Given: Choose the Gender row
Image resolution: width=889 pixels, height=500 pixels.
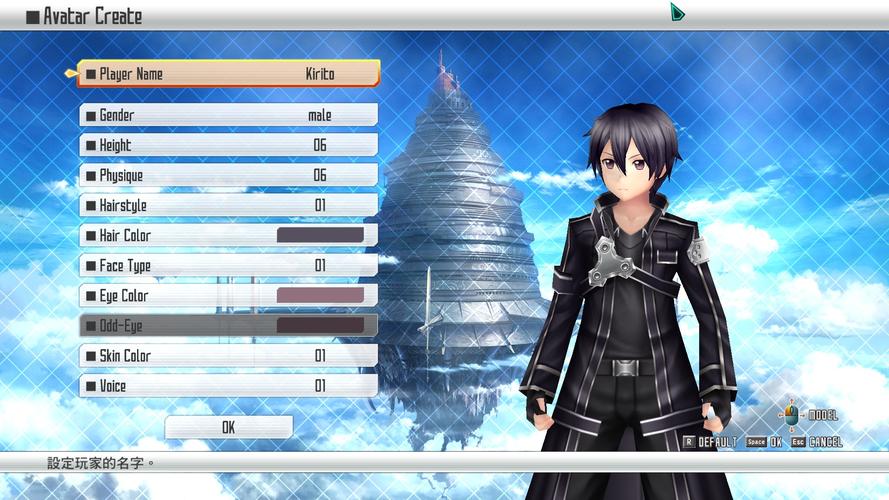Looking at the screenshot, I should pos(229,115).
